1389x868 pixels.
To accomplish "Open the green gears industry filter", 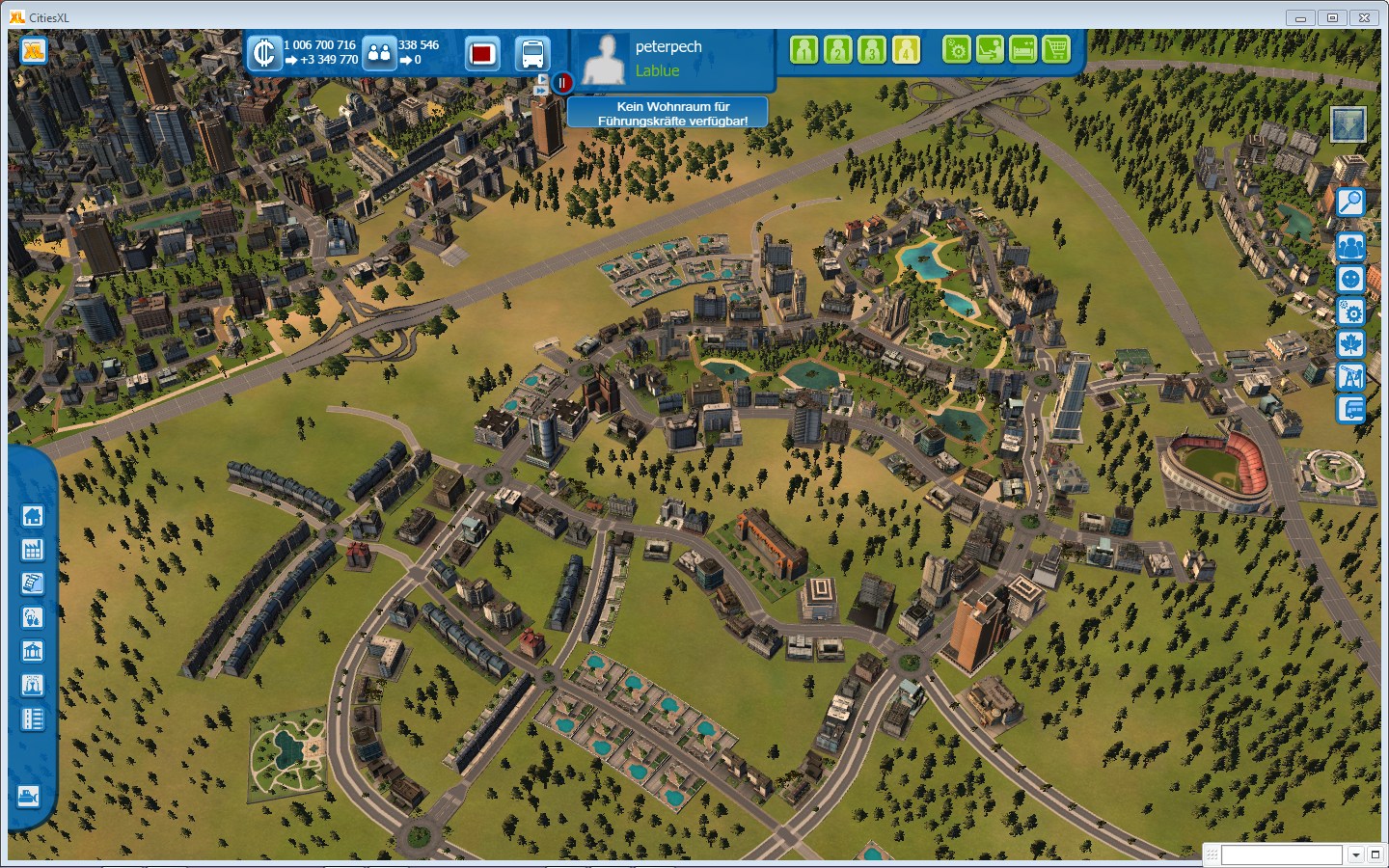I will coord(956,49).
